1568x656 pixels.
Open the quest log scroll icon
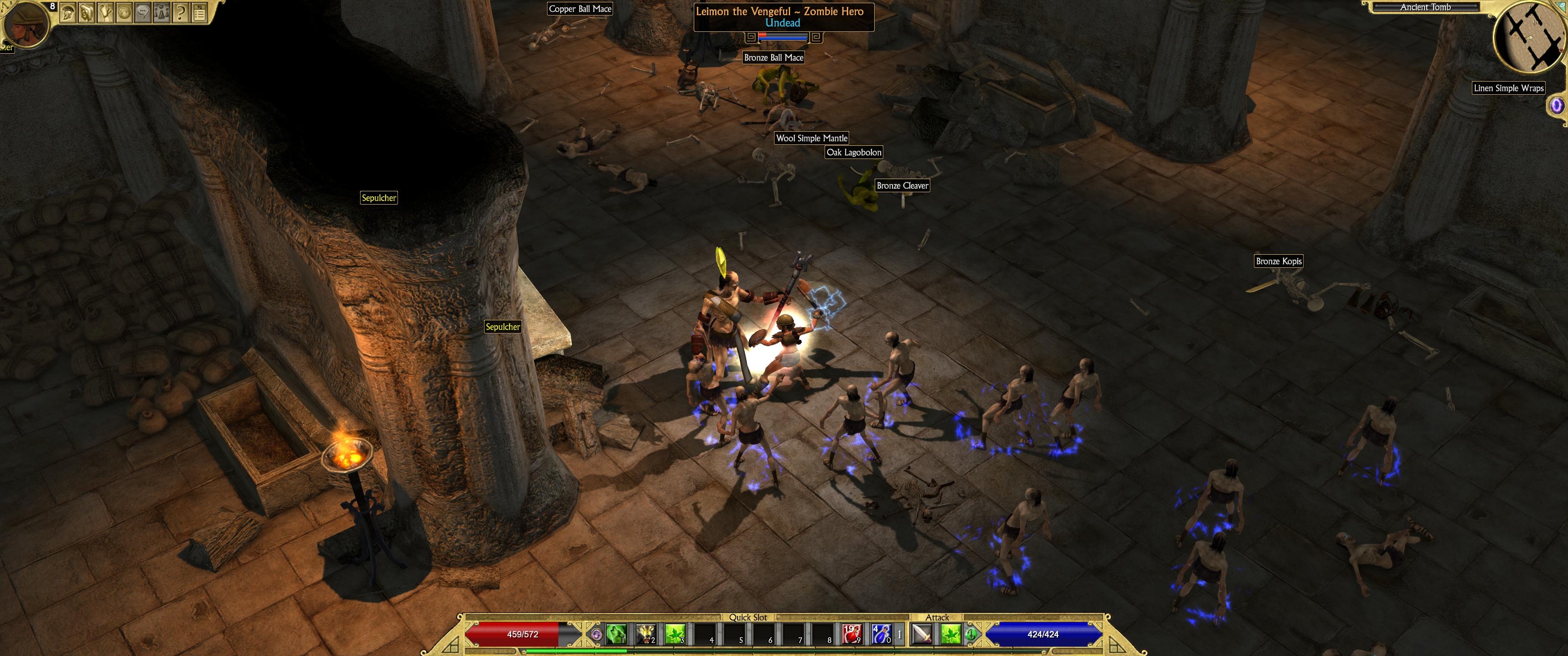tap(105, 11)
